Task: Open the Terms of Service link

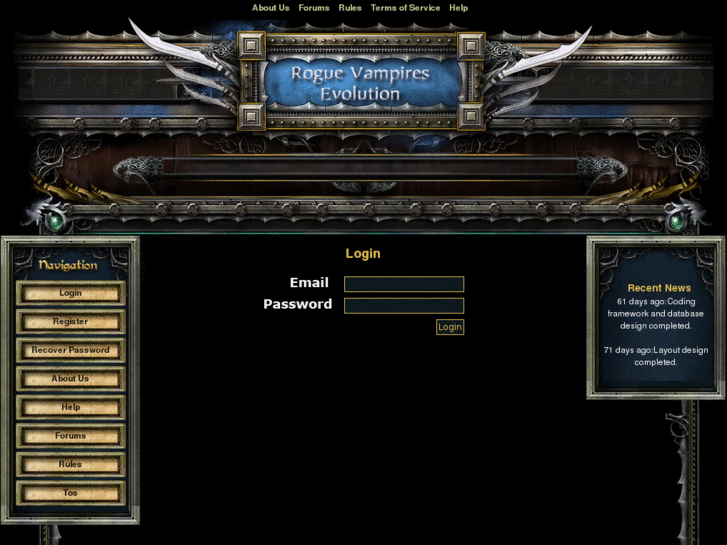Action: coord(405,8)
